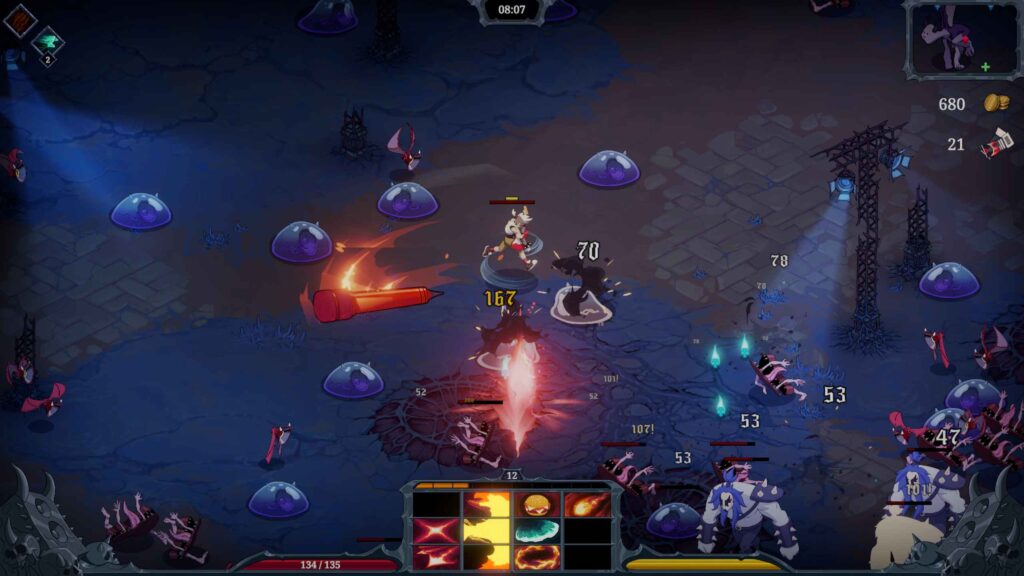The width and height of the screenshot is (1024, 576).
Task: Open the minimap panel
Action: (x=961, y=38)
